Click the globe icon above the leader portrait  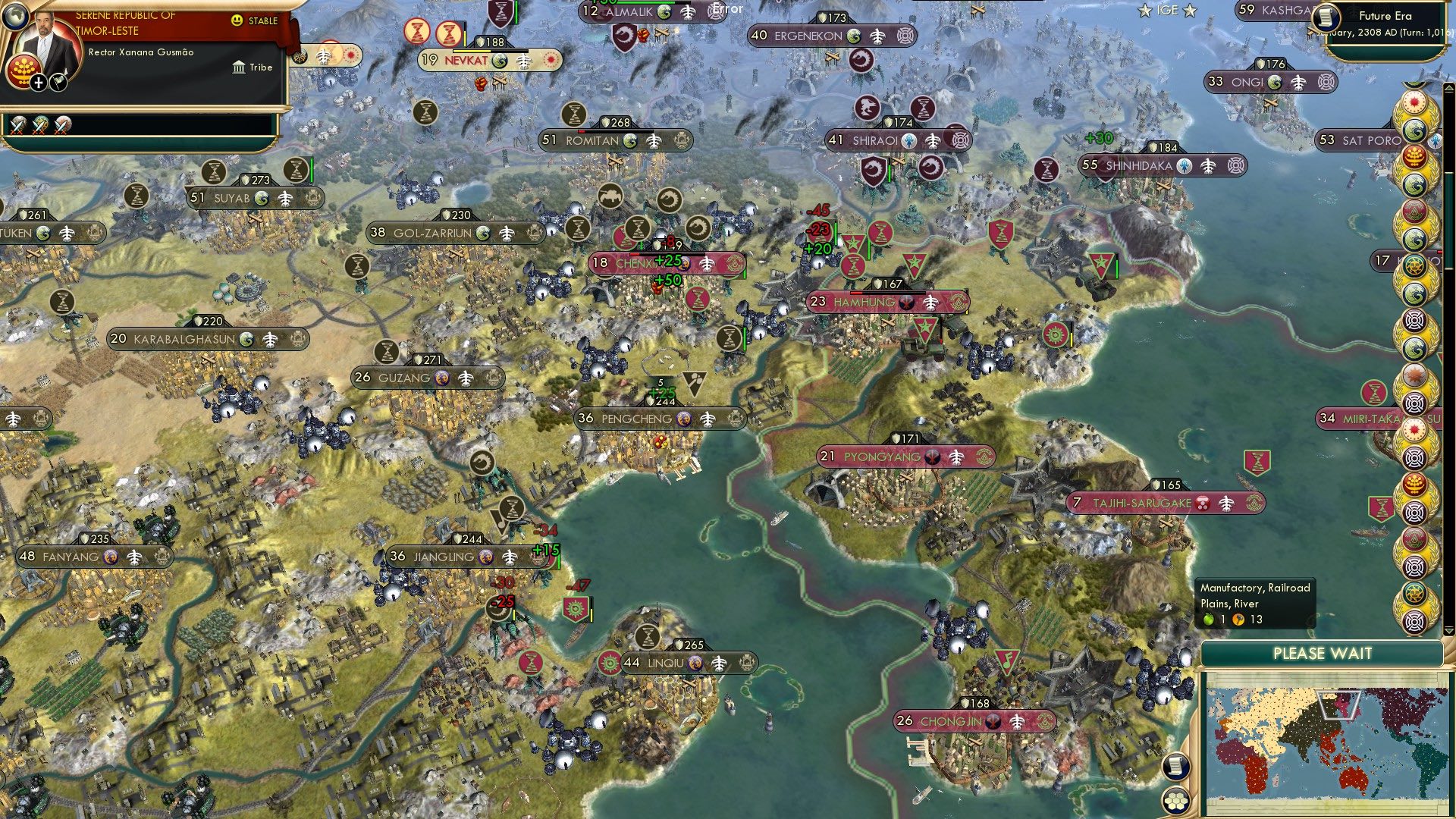pyautogui.click(x=17, y=18)
